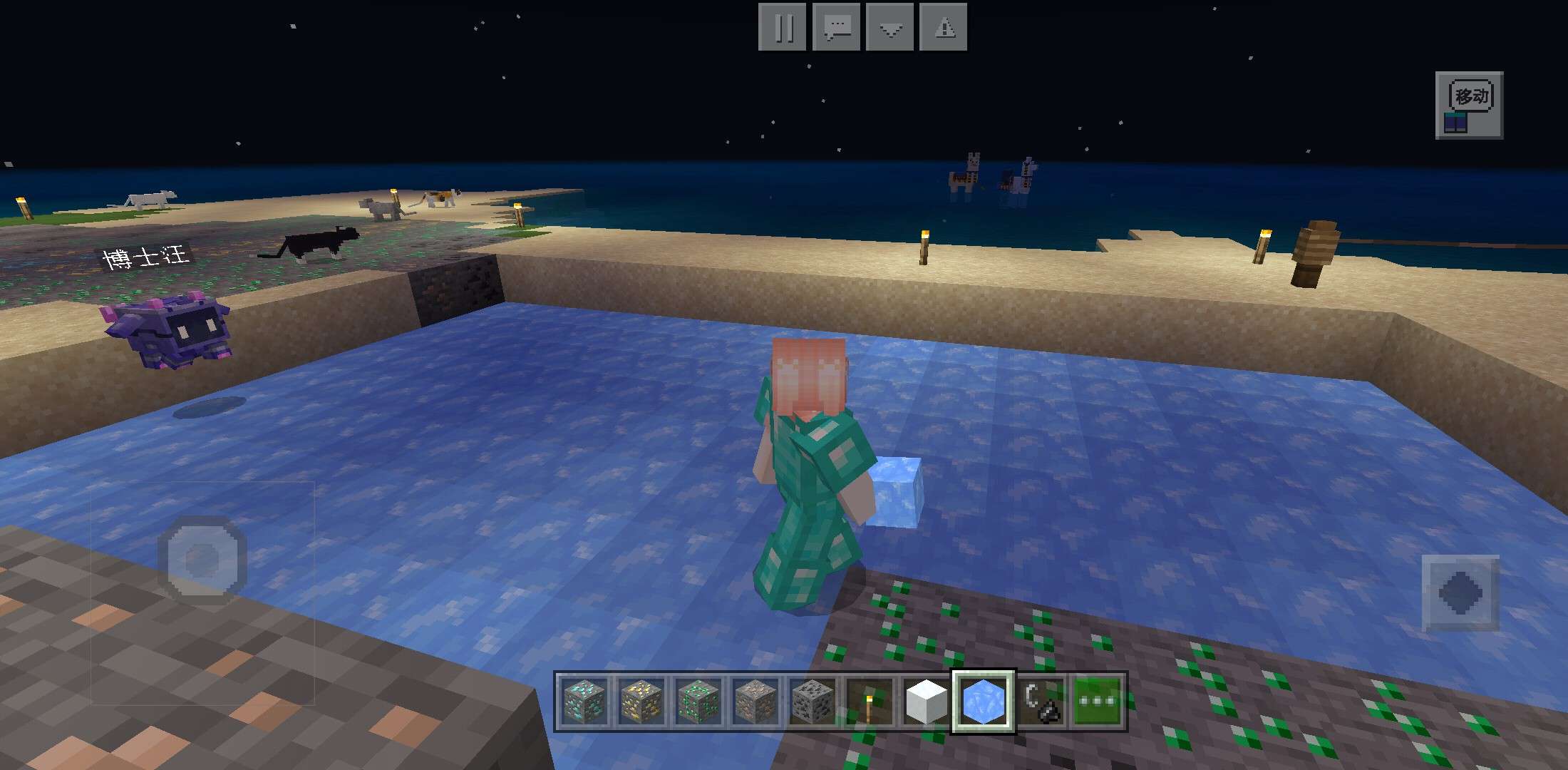Equip the flint and steel slot

click(x=1041, y=701)
